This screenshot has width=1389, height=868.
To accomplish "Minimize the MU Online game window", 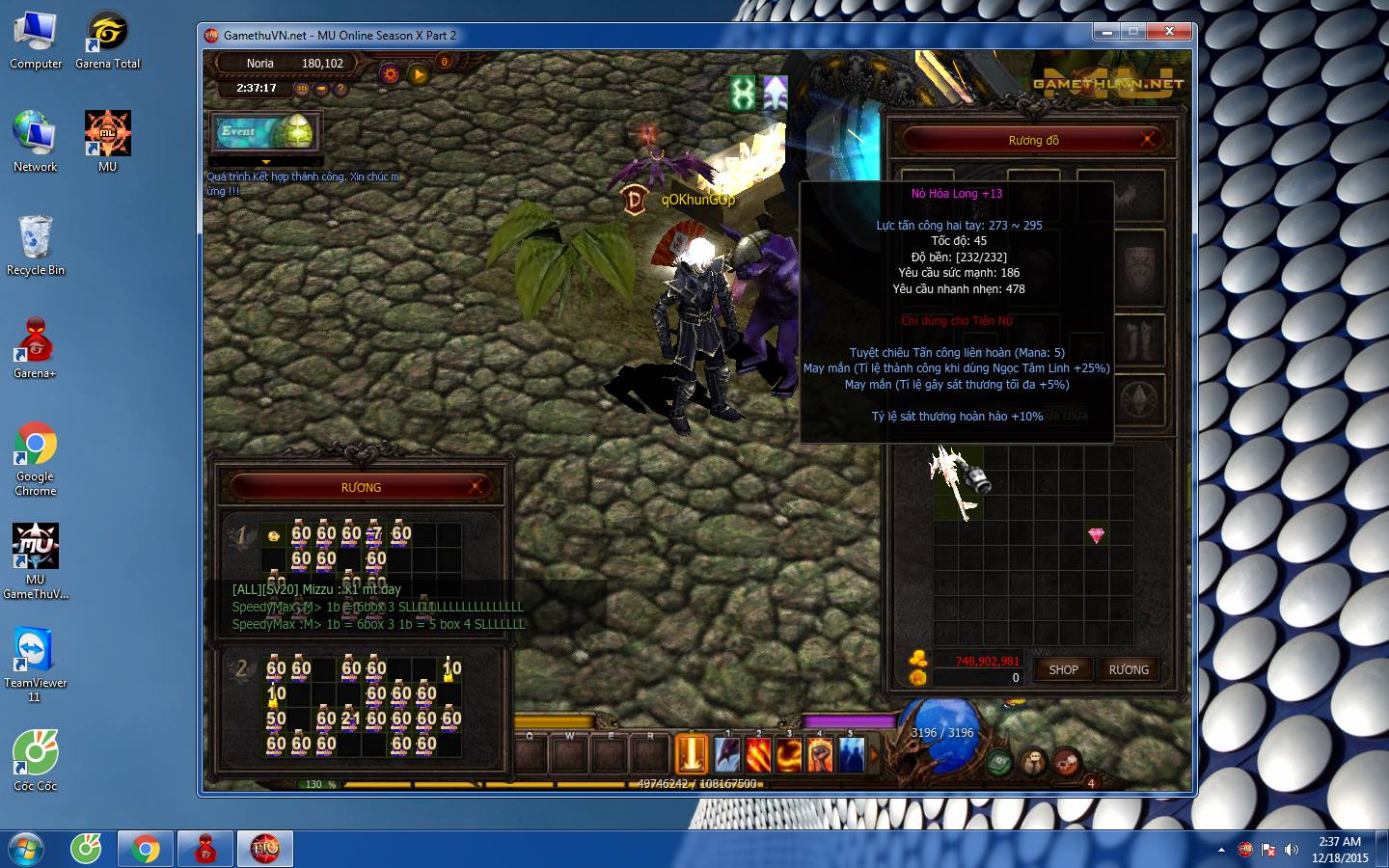I will pos(1107,32).
